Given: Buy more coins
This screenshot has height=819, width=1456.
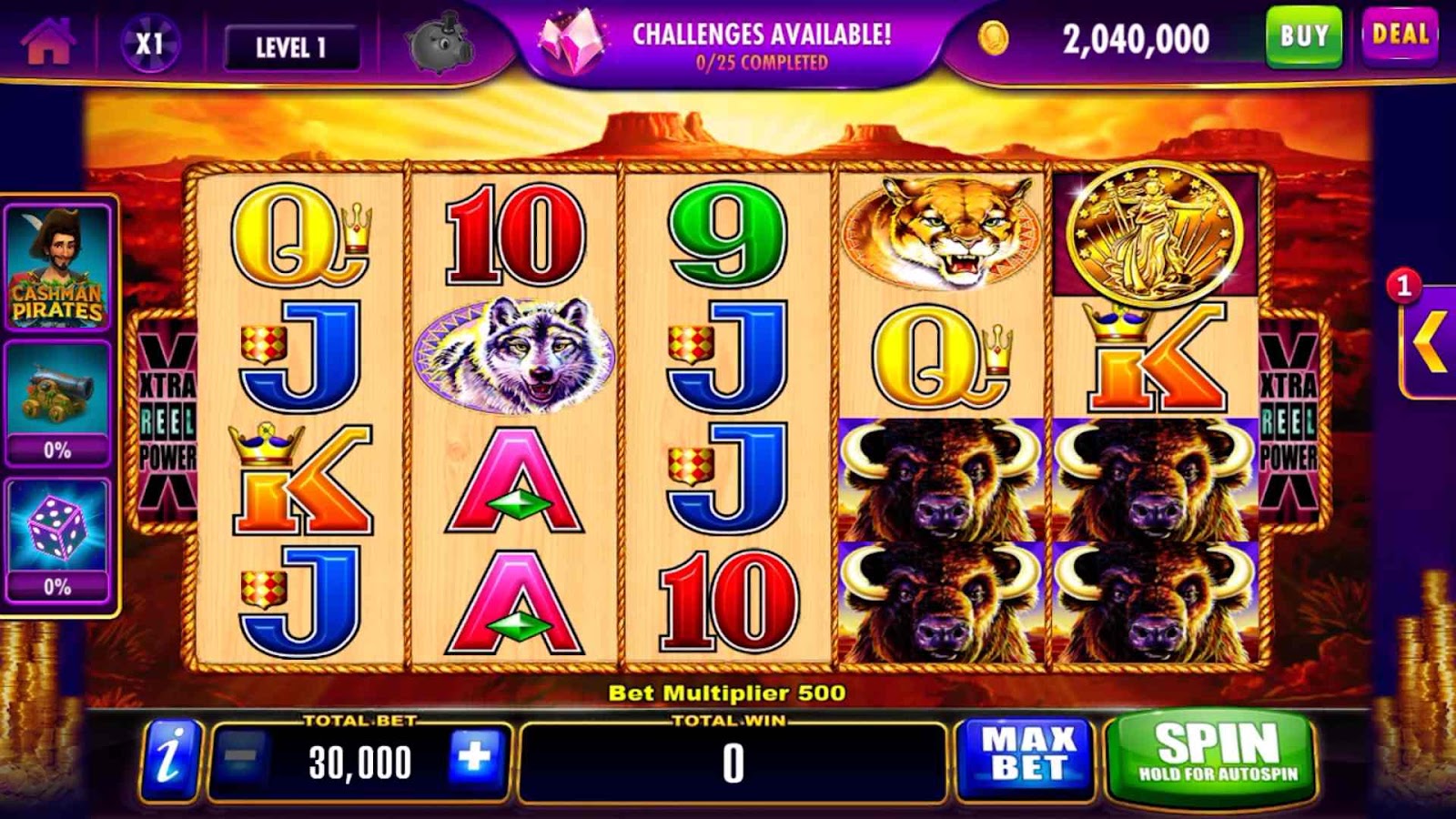Looking at the screenshot, I should coord(1303,37).
